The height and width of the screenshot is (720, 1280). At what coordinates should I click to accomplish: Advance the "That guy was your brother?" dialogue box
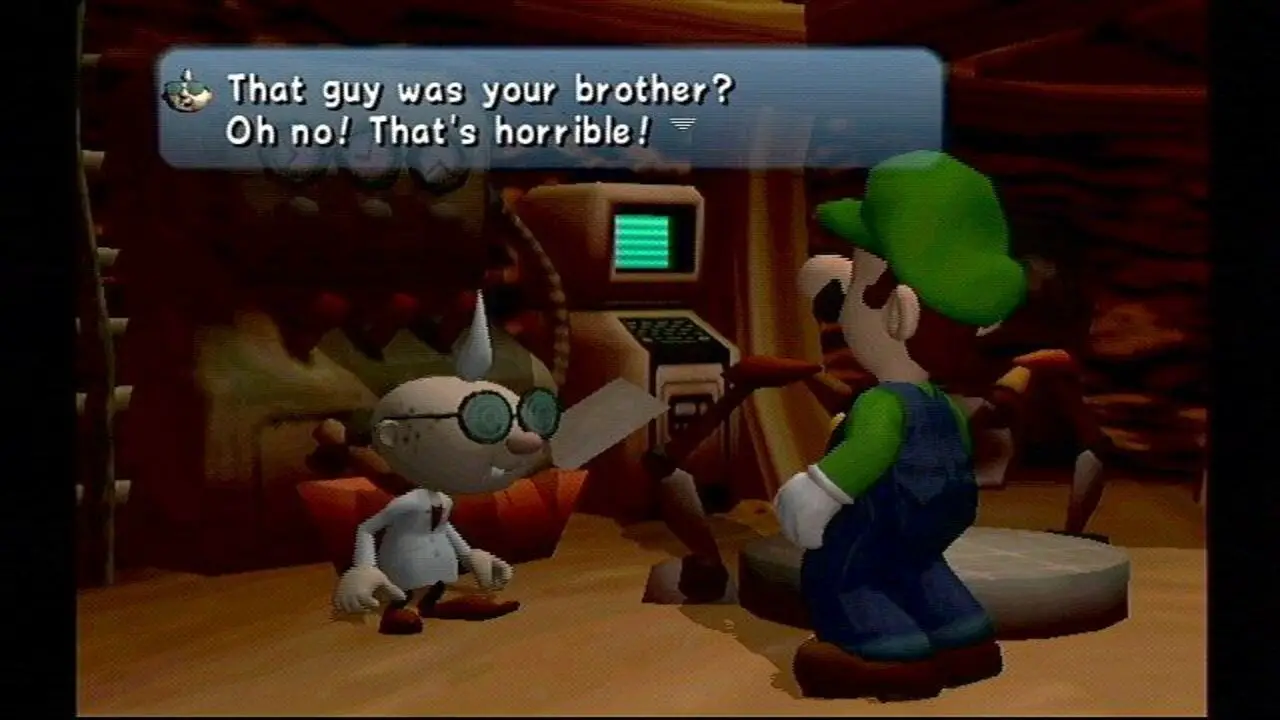coord(550,108)
